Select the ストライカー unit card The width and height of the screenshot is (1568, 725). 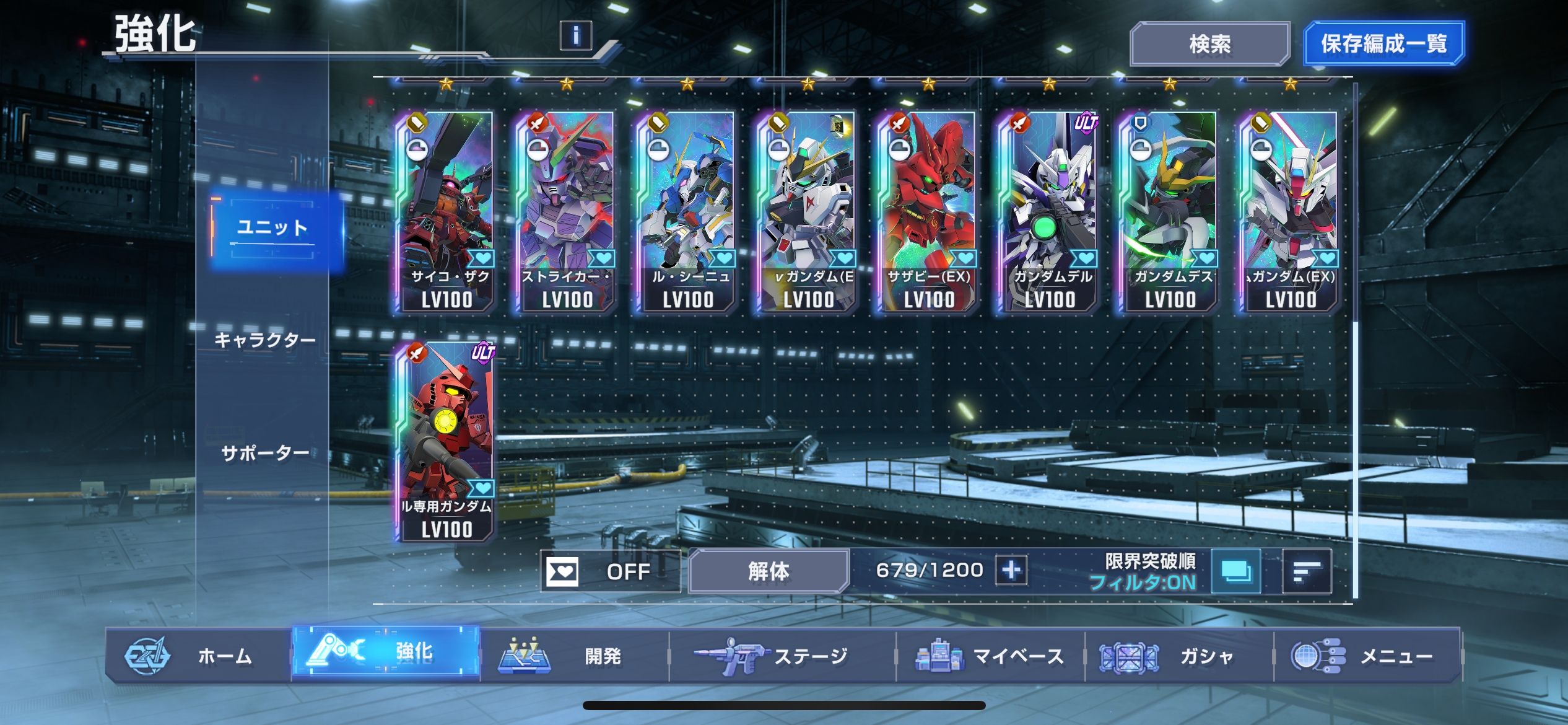tap(566, 211)
